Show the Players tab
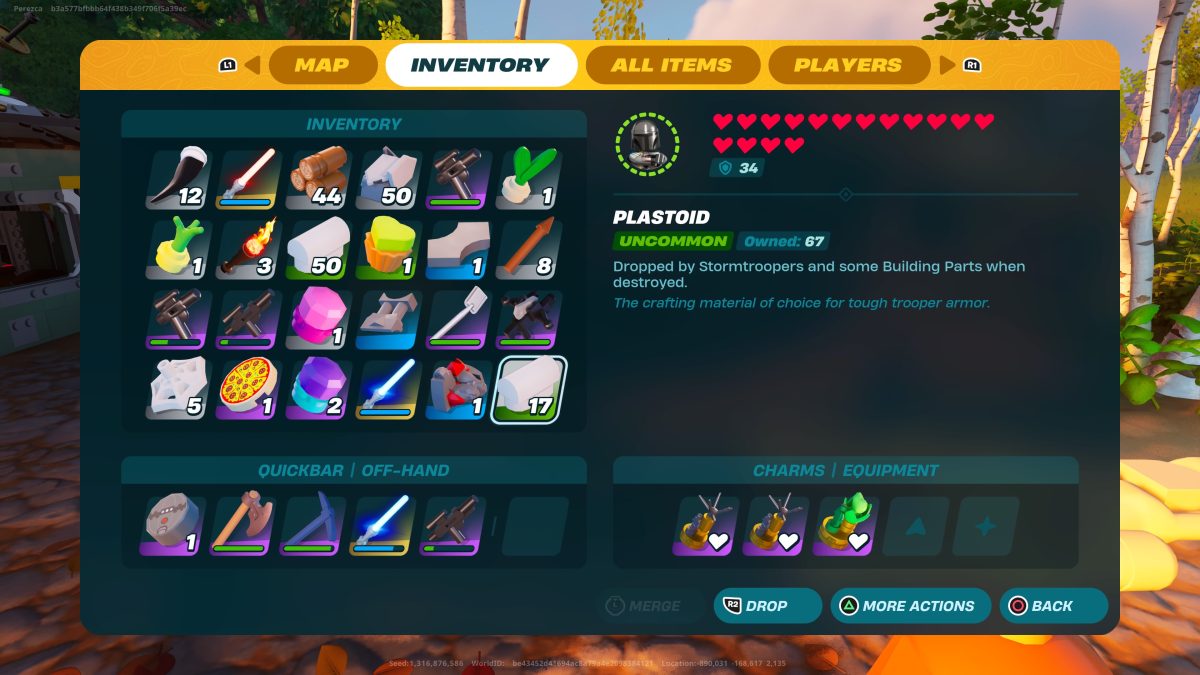 847,66
